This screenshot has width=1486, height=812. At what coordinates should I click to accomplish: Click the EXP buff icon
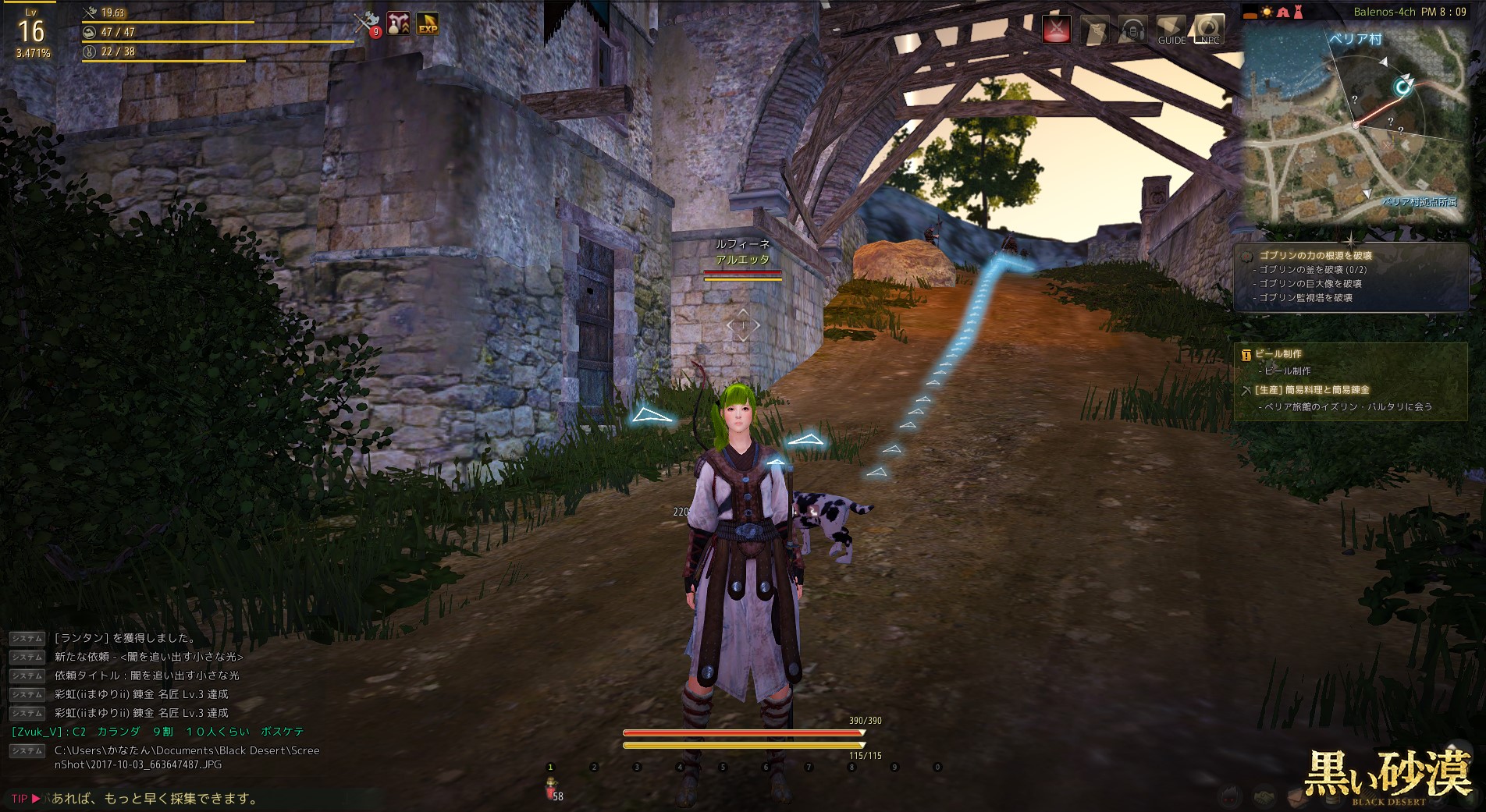click(x=427, y=23)
